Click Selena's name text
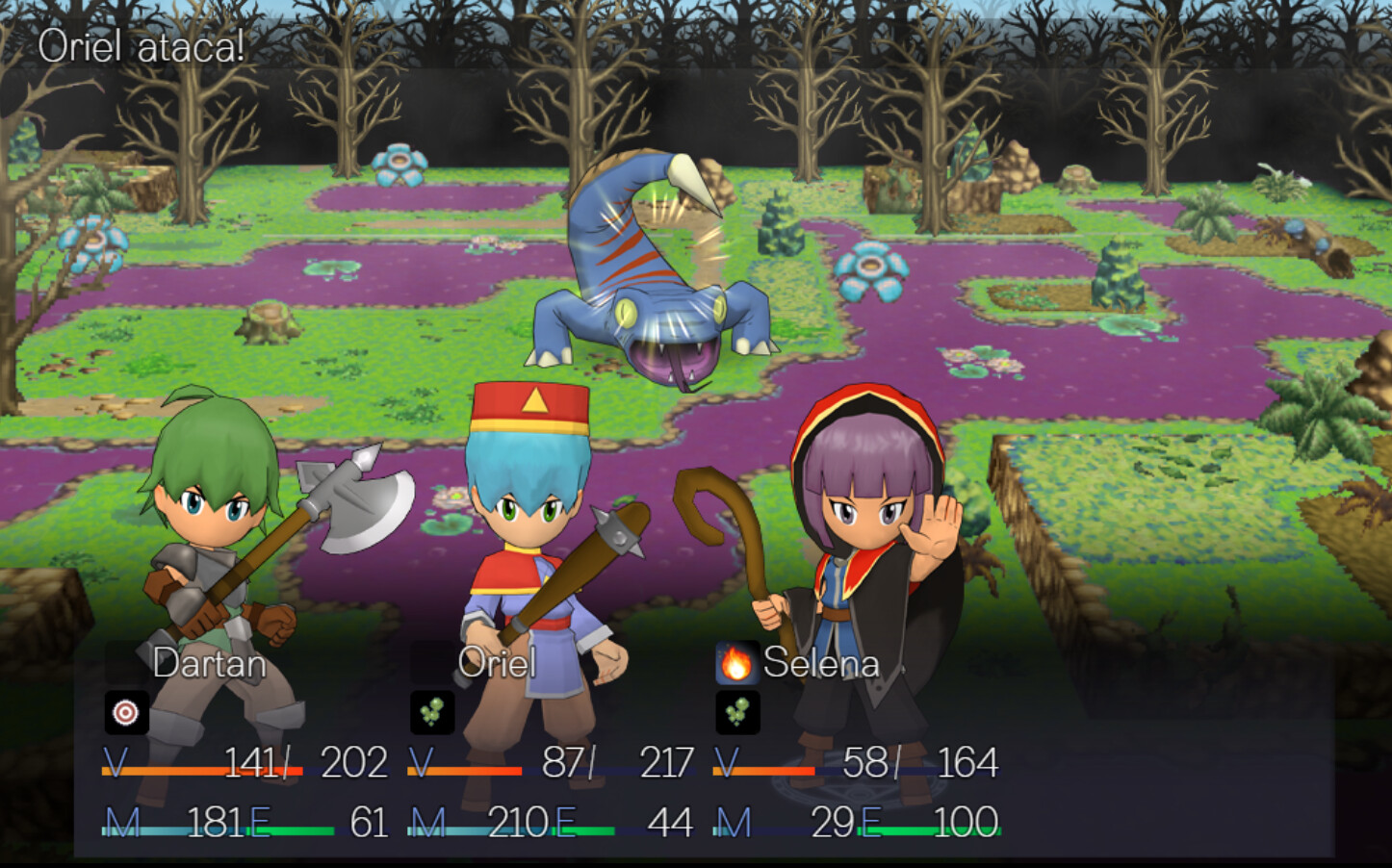Image resolution: width=1392 pixels, height=868 pixels. pos(820,662)
